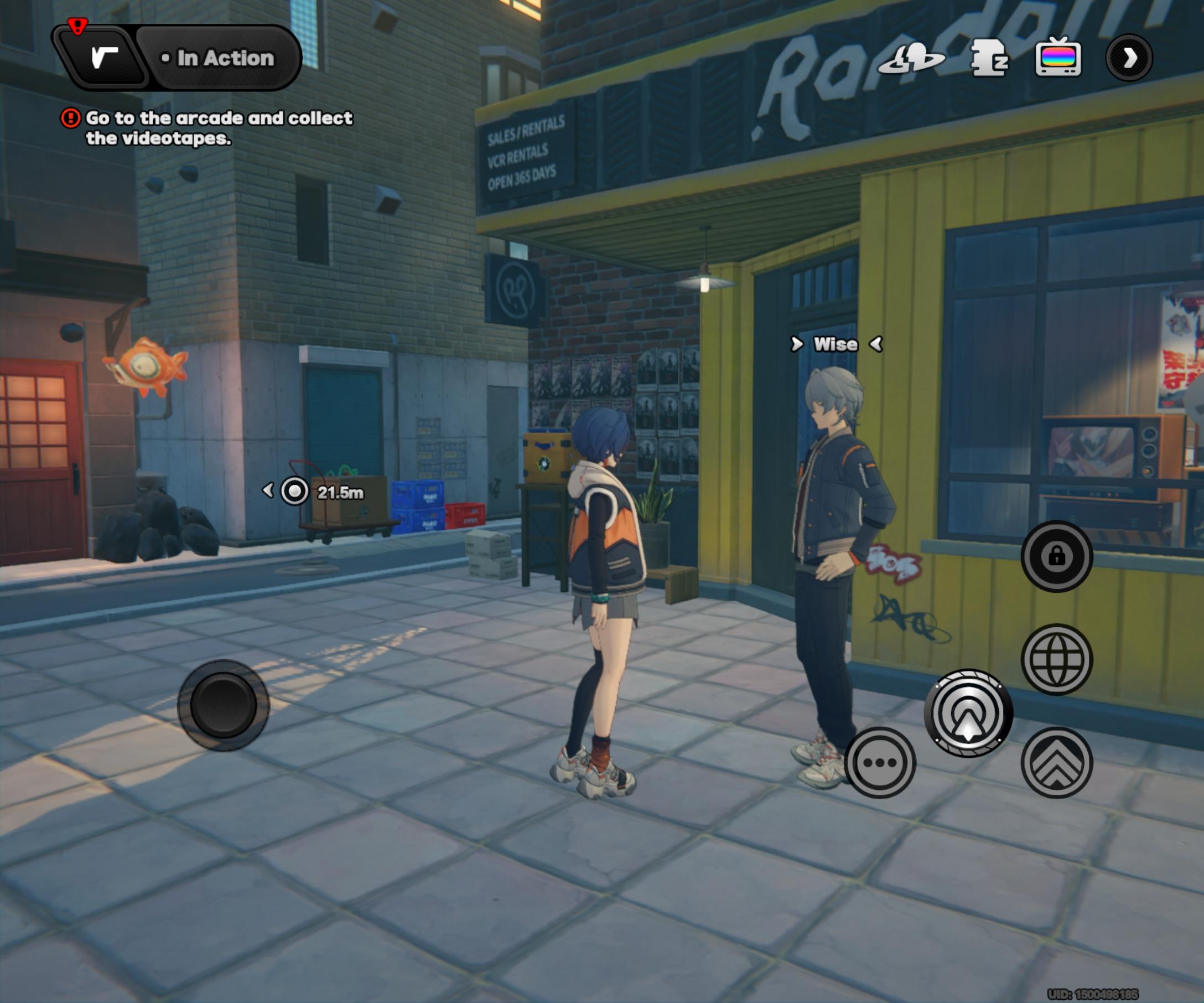Select the 21.5m quest waypoint marker

coord(295,492)
